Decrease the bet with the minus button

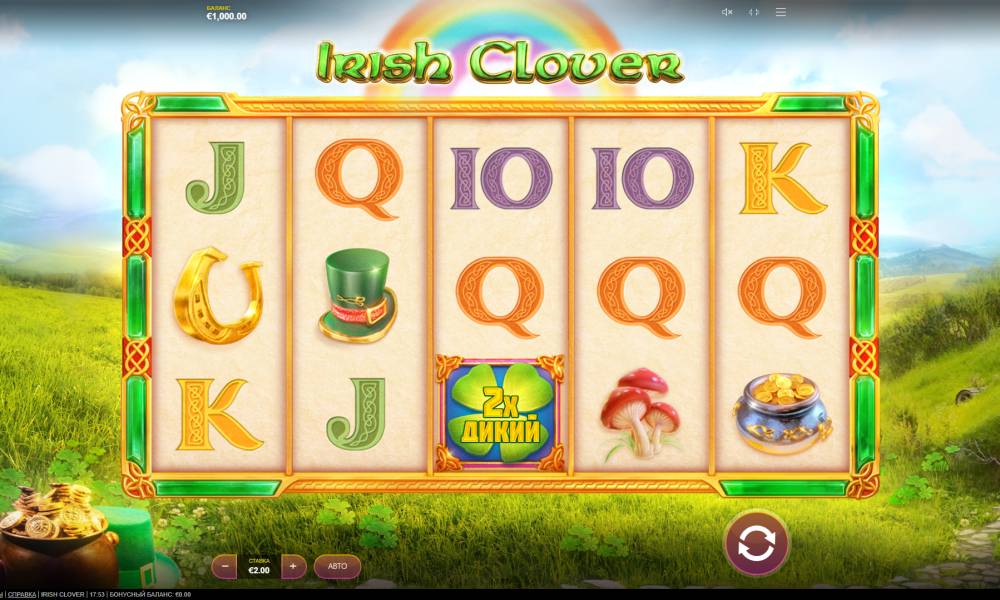pos(226,566)
